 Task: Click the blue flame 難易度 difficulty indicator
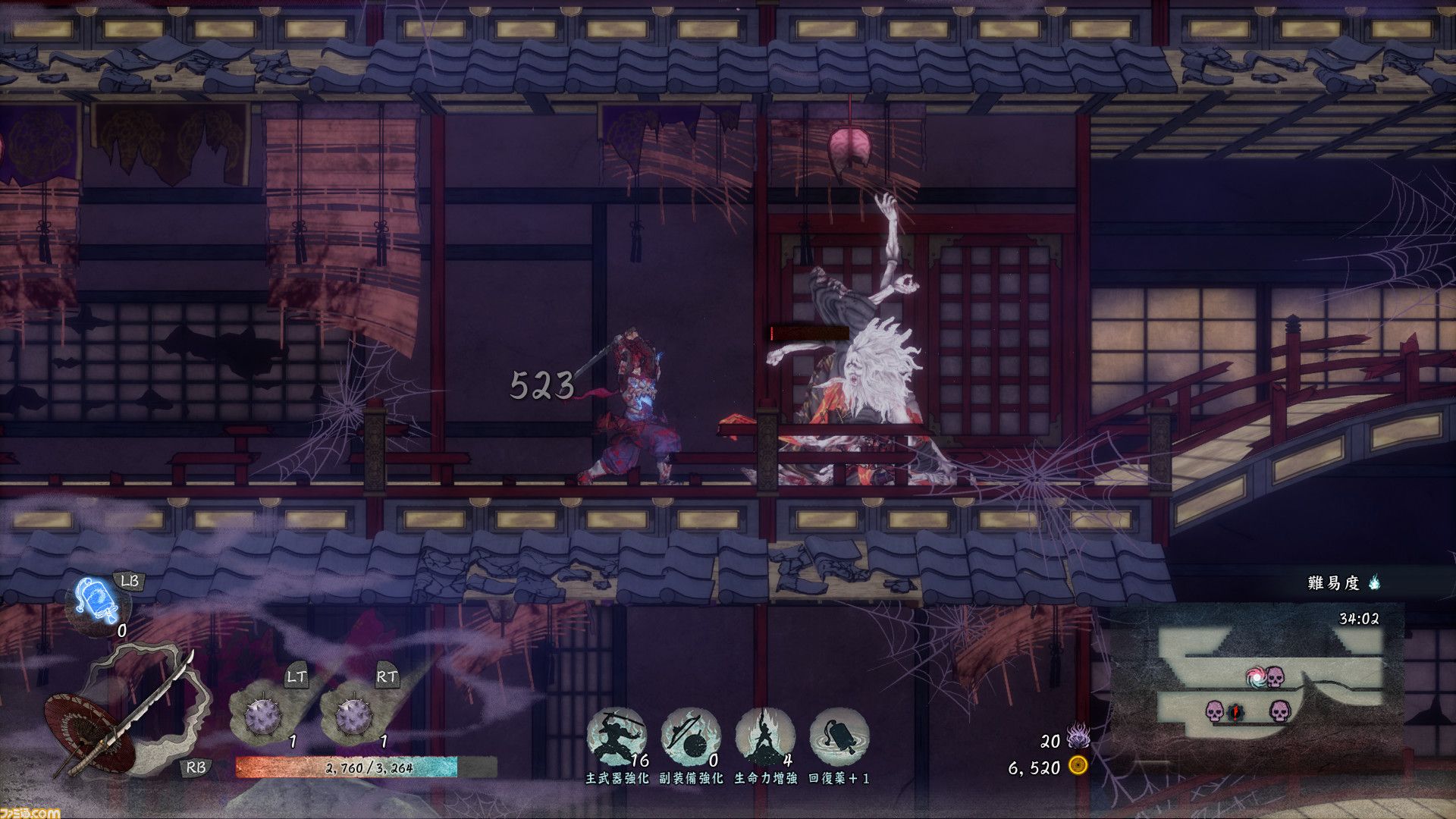pyautogui.click(x=1375, y=582)
